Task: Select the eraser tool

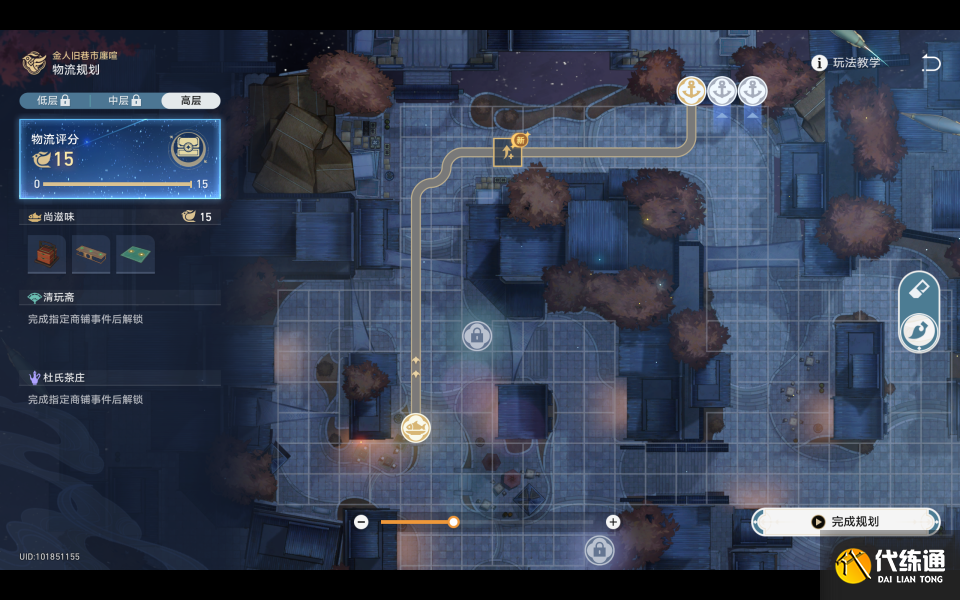Action: point(919,292)
